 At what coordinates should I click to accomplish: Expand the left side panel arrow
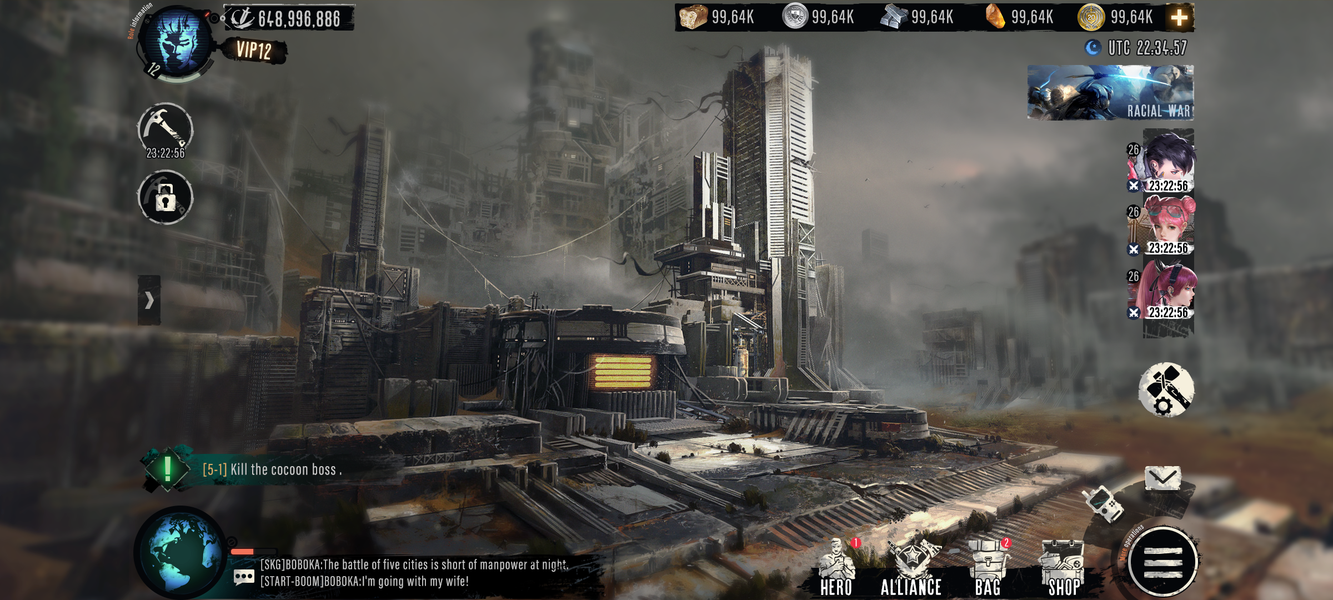[149, 300]
